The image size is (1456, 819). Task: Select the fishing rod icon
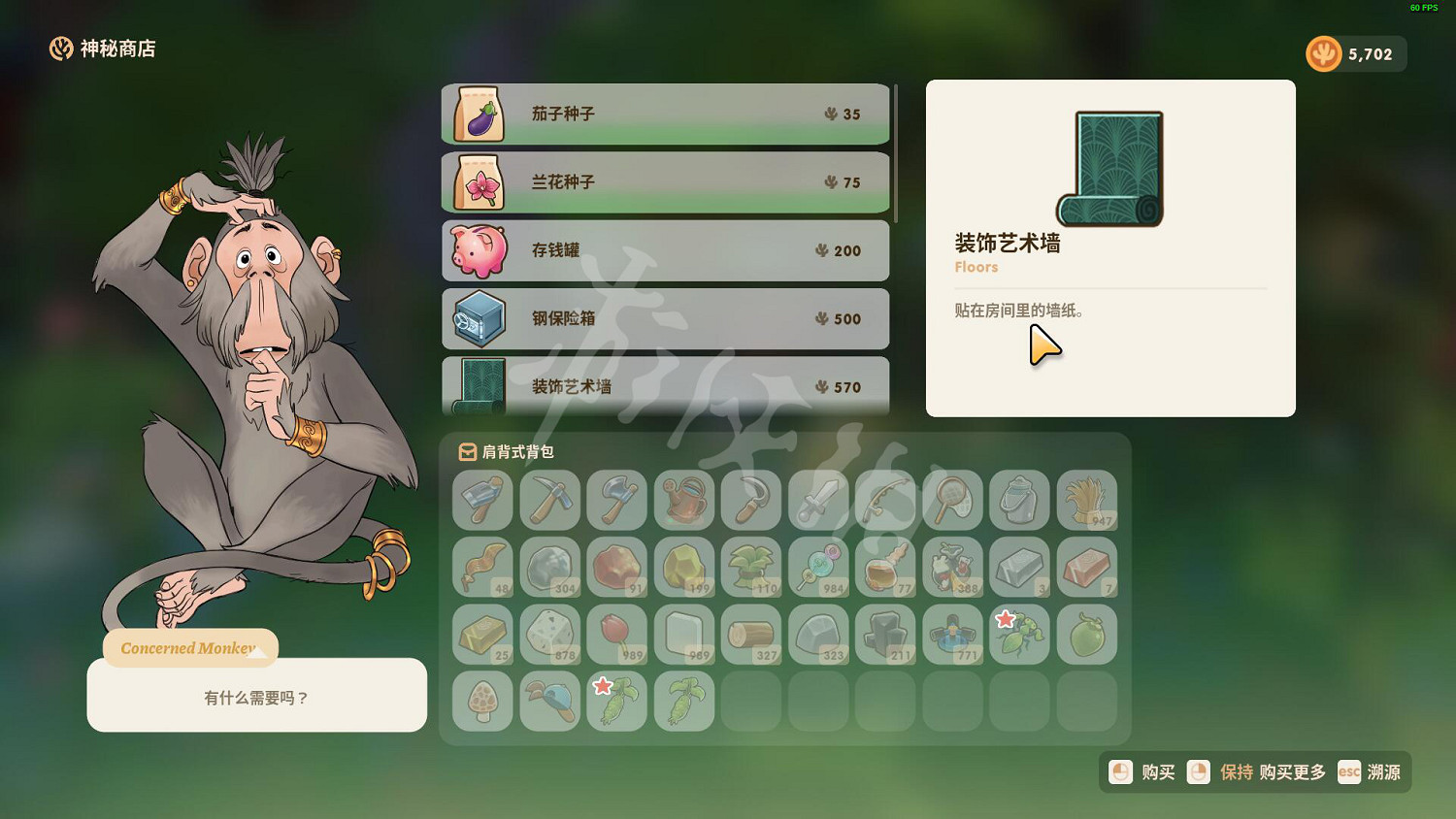point(885,502)
